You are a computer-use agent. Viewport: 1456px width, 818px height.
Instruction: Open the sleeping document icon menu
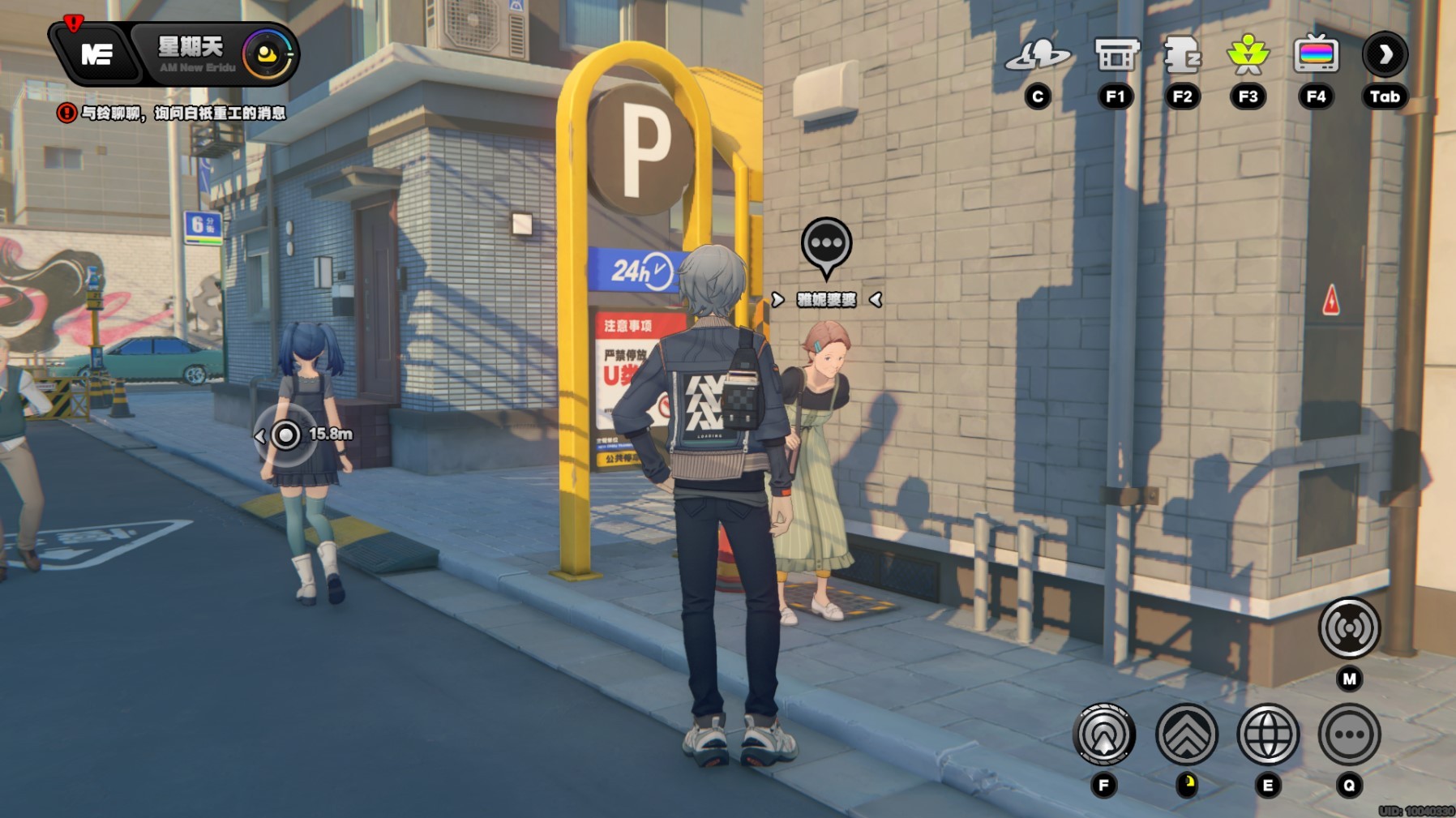coord(1182,55)
